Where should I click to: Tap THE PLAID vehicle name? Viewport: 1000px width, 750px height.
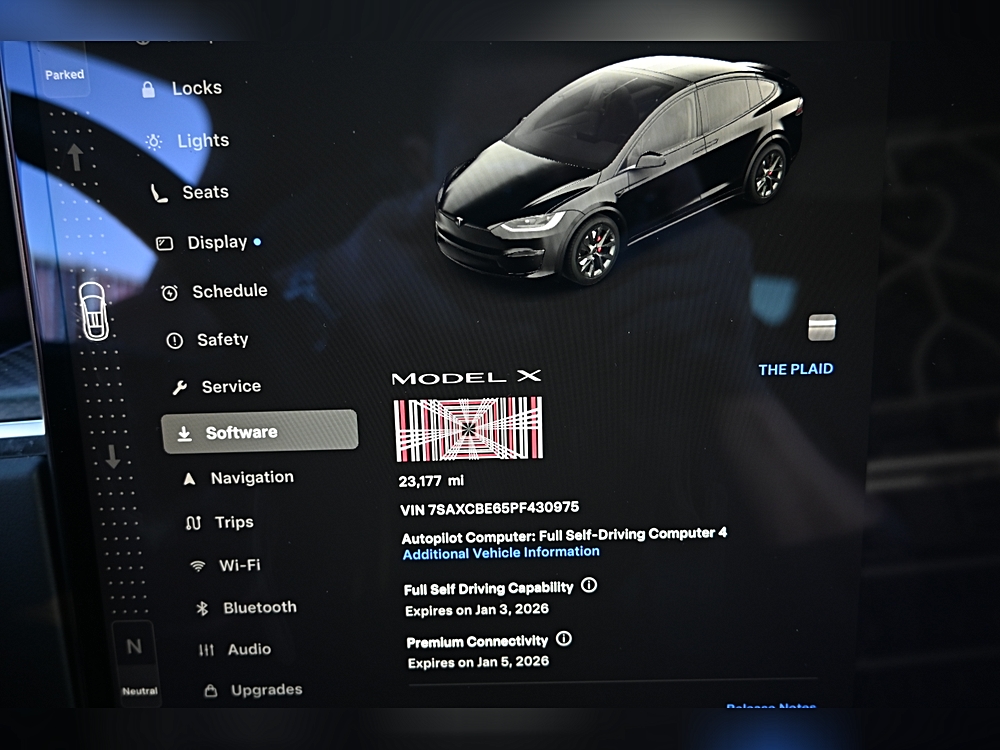click(795, 369)
